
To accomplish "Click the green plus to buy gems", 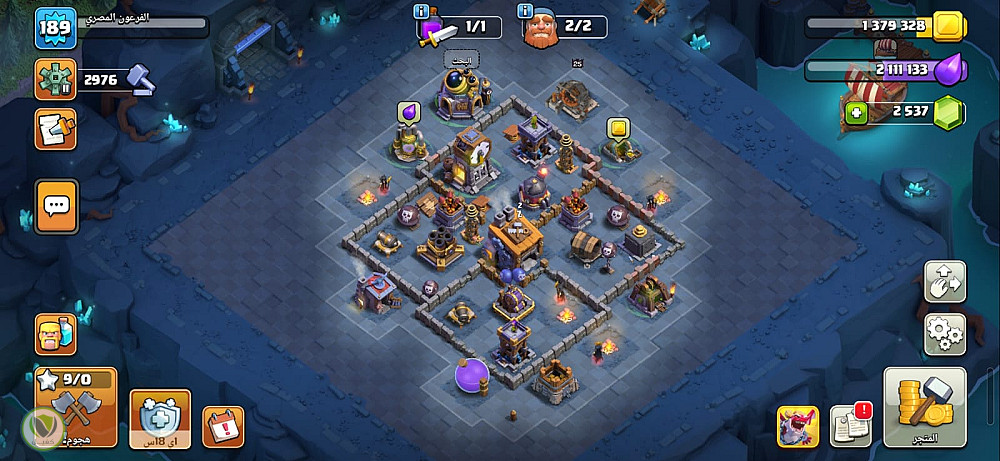I will tap(855, 113).
